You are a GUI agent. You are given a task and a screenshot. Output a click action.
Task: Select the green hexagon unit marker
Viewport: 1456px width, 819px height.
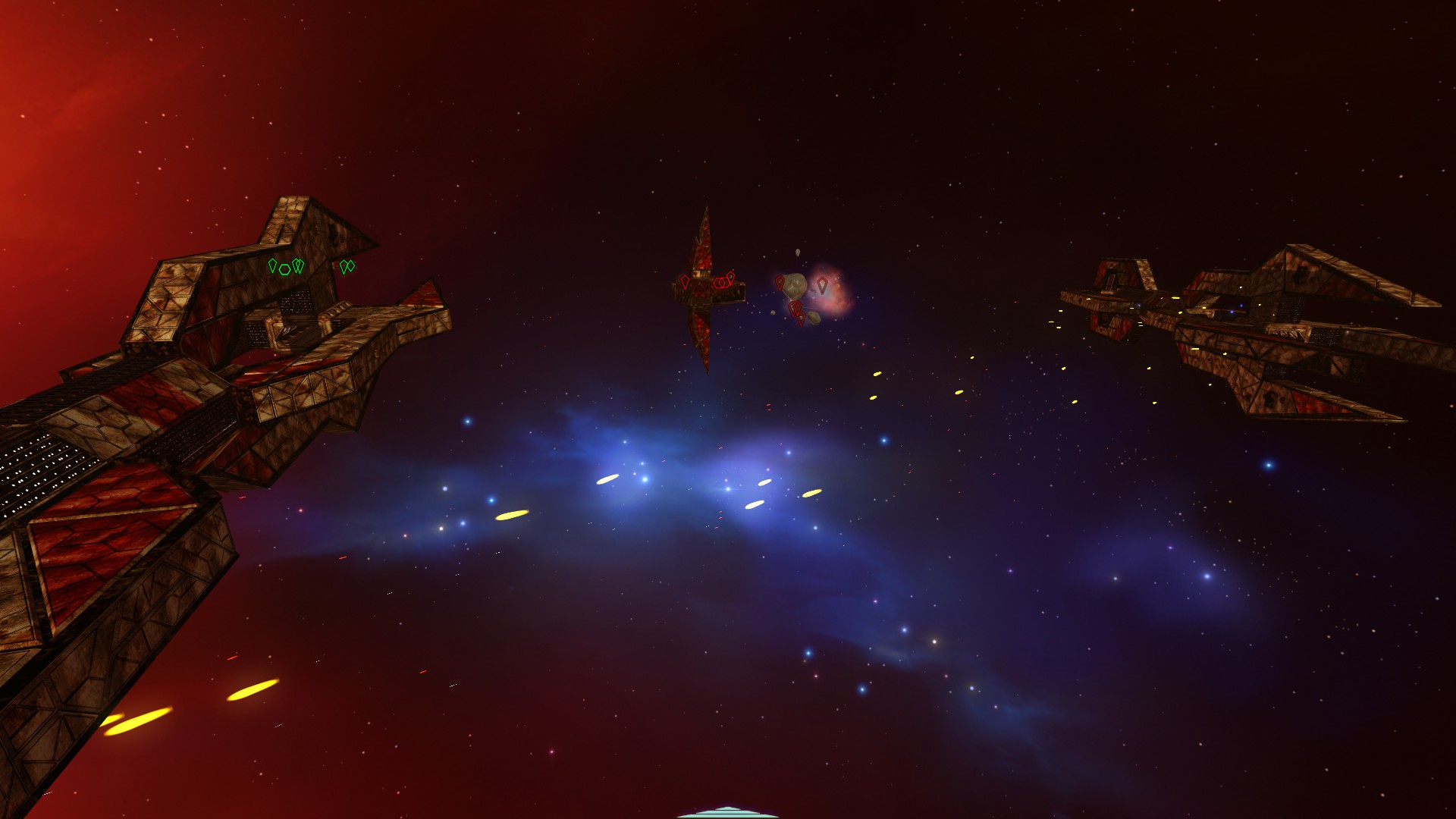tap(285, 268)
